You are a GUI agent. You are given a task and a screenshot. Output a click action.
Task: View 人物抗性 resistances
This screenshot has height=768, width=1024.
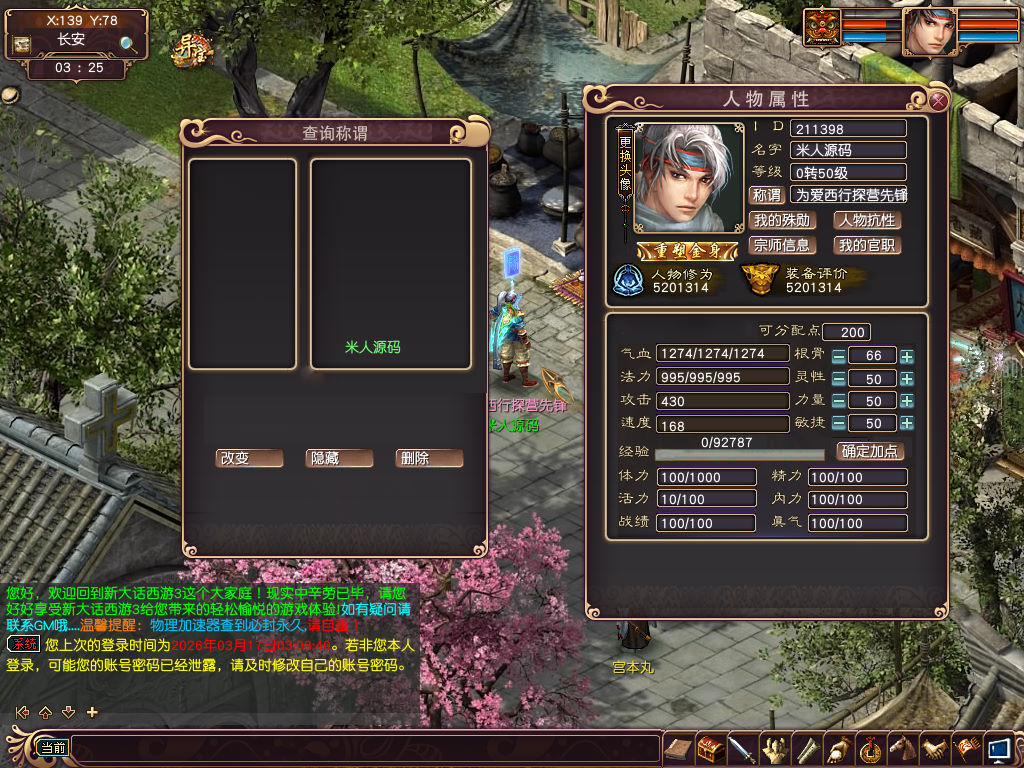point(867,220)
